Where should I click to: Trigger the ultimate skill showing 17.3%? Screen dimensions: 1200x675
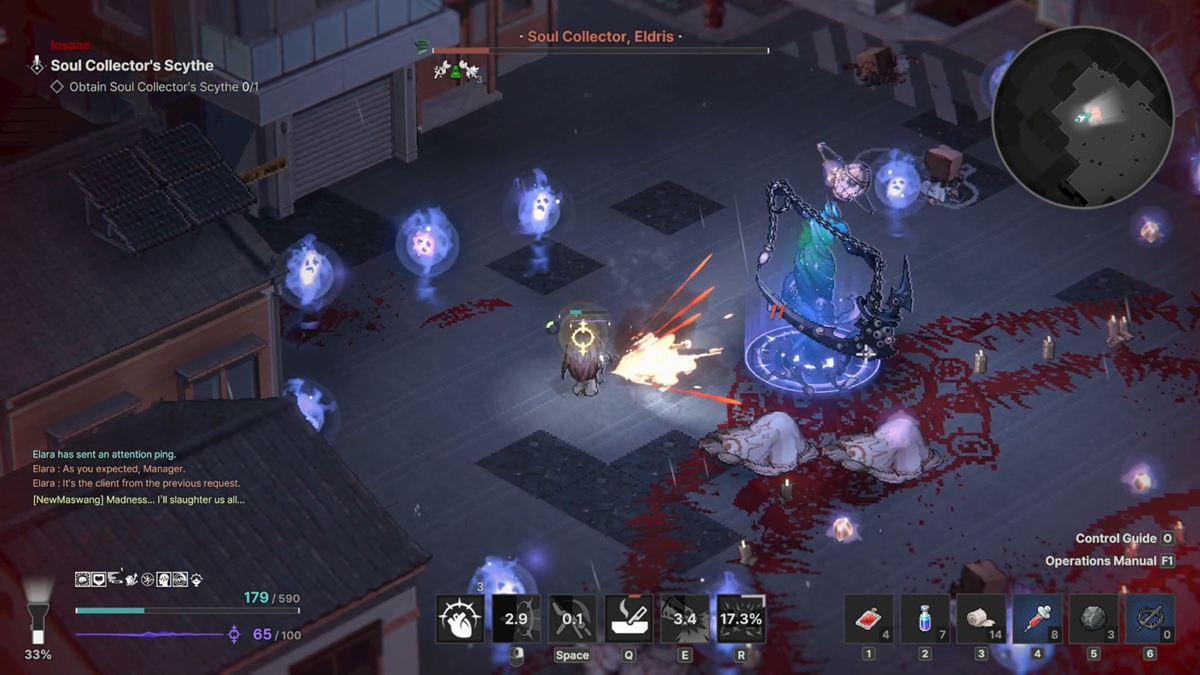[x=741, y=619]
